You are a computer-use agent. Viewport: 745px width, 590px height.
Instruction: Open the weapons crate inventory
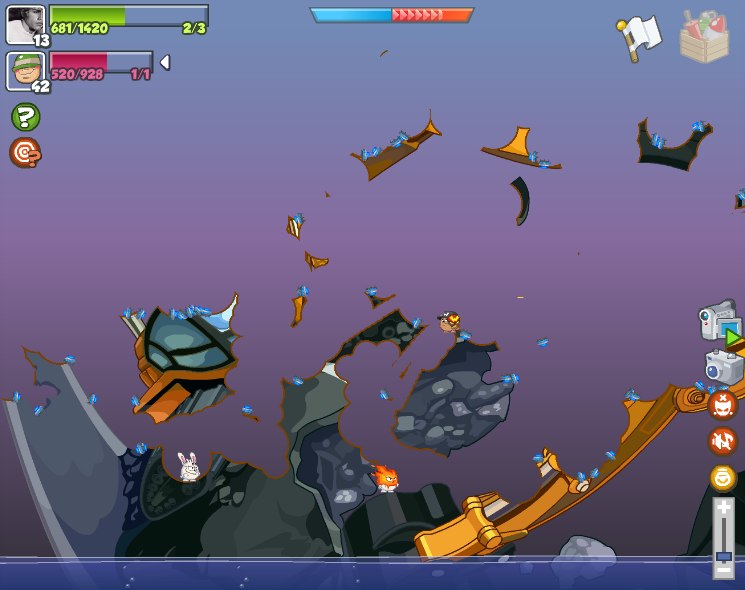[704, 37]
